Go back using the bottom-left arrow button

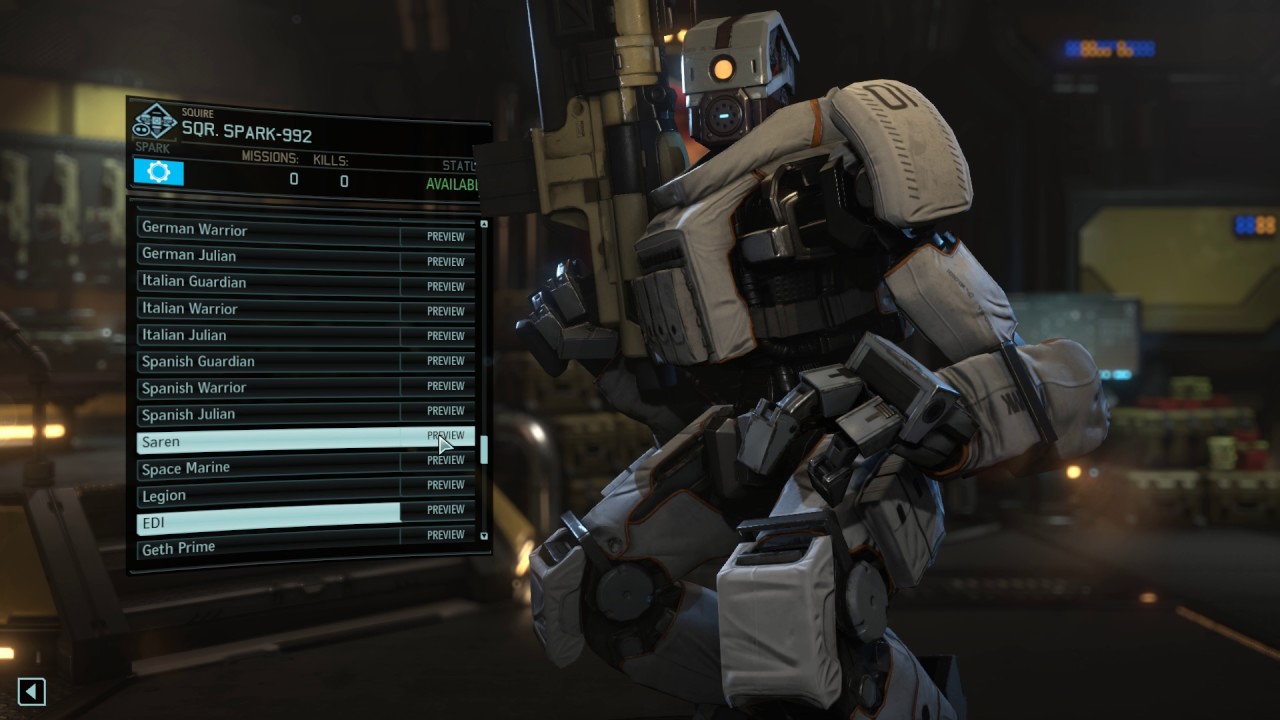[x=31, y=691]
